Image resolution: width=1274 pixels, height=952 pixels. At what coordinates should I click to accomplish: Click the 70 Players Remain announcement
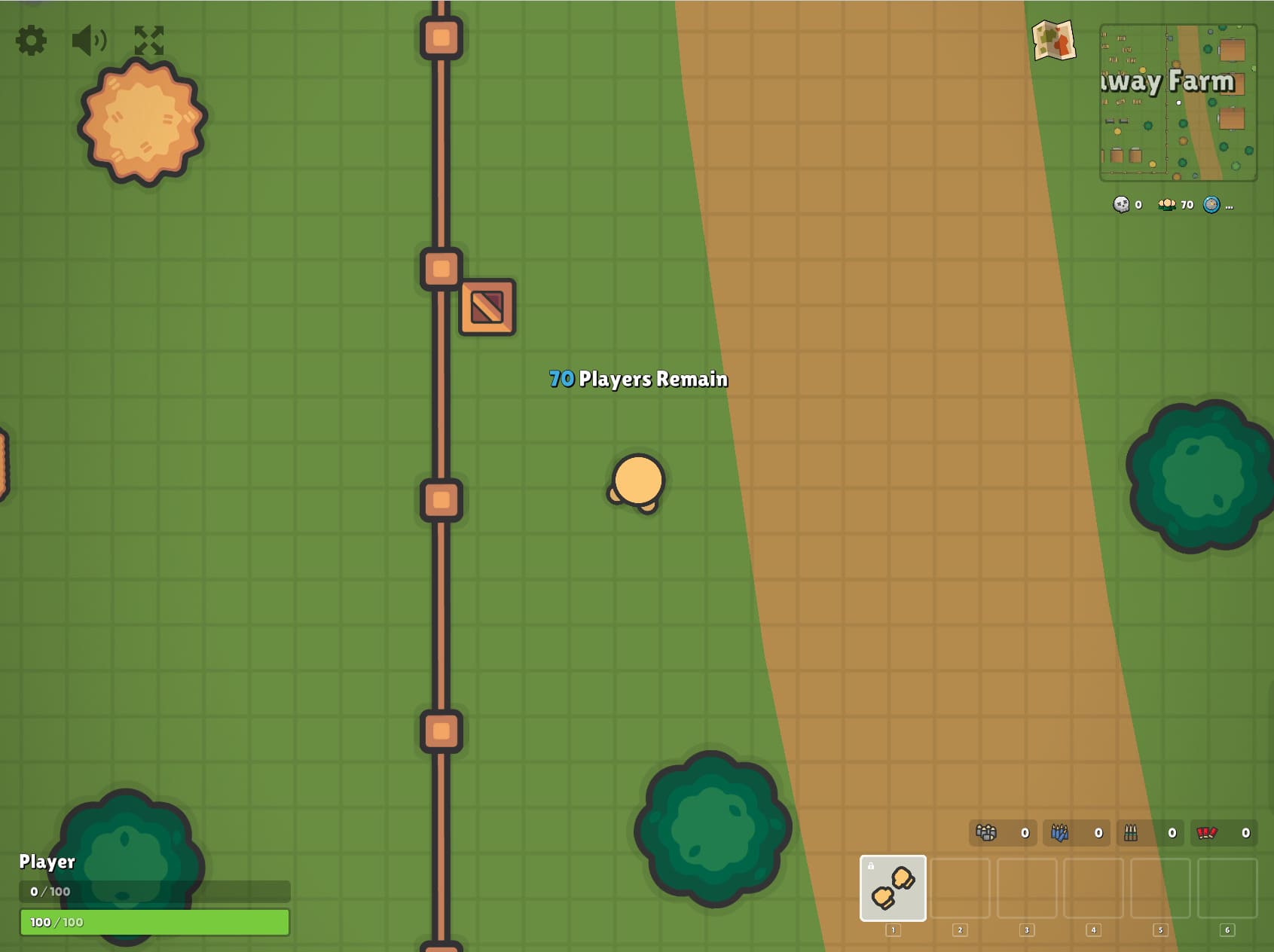(x=637, y=379)
